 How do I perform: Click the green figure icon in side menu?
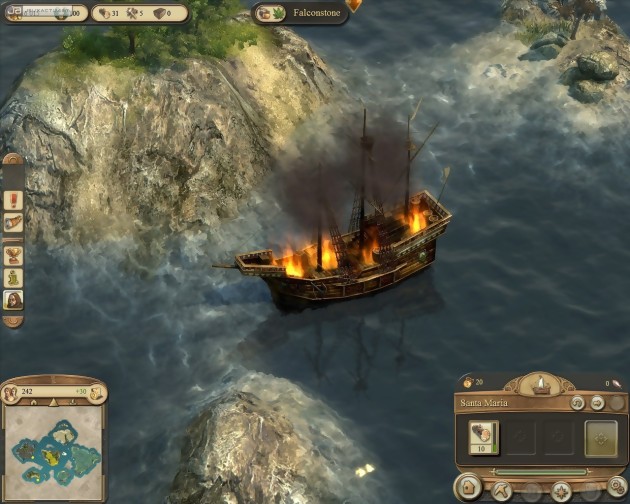(13, 277)
